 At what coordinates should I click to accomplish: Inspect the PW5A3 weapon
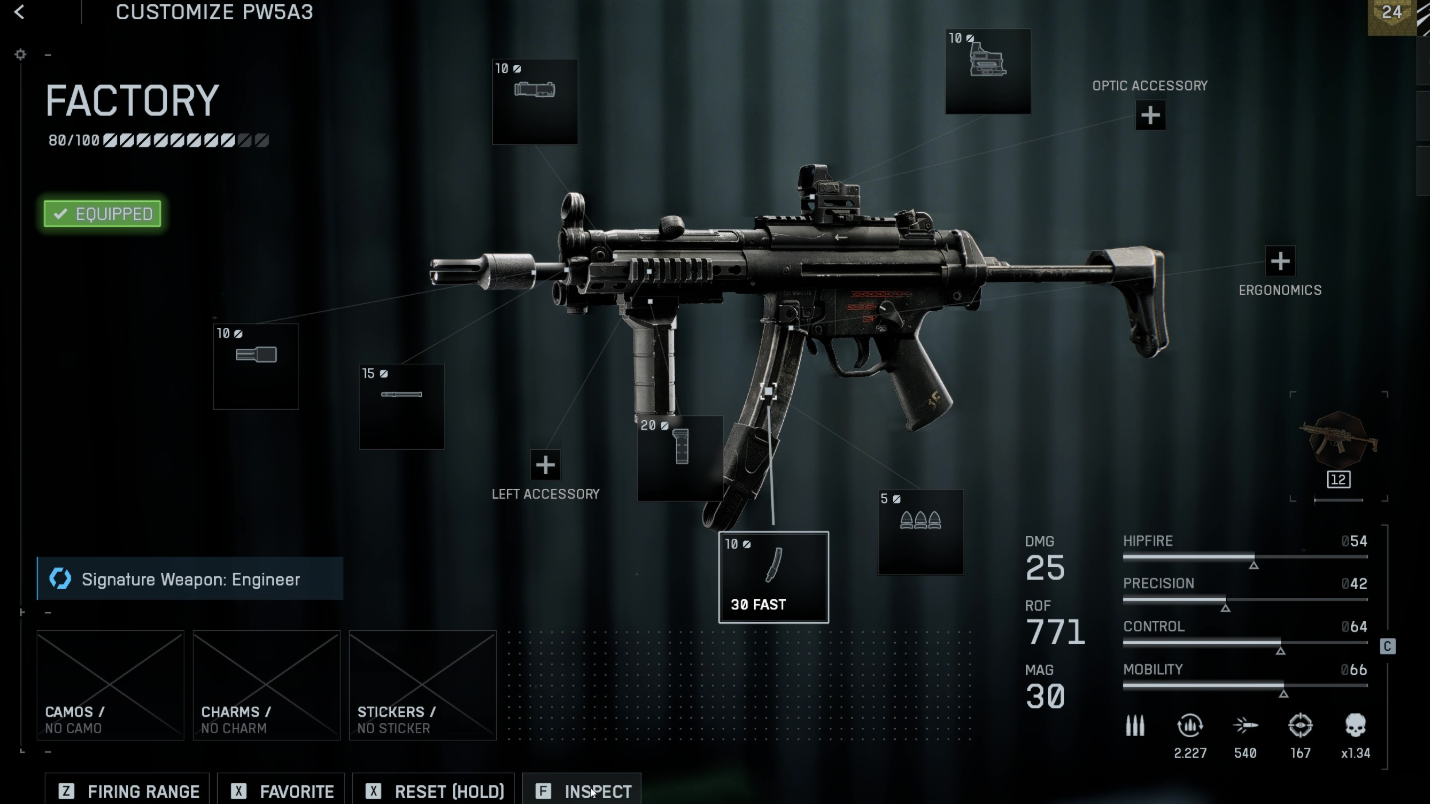[582, 790]
